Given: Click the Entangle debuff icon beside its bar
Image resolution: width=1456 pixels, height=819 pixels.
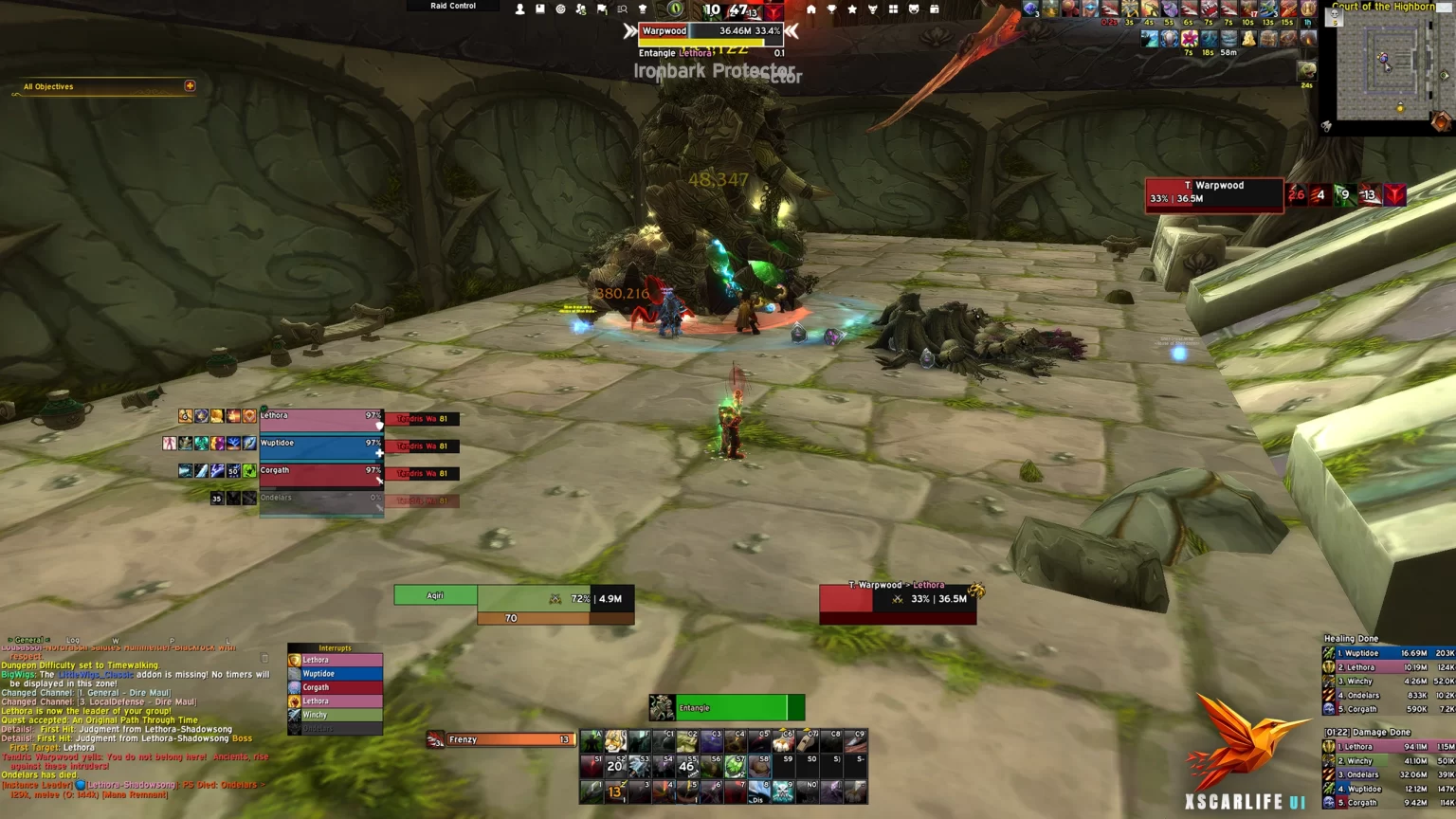Looking at the screenshot, I should 663,708.
